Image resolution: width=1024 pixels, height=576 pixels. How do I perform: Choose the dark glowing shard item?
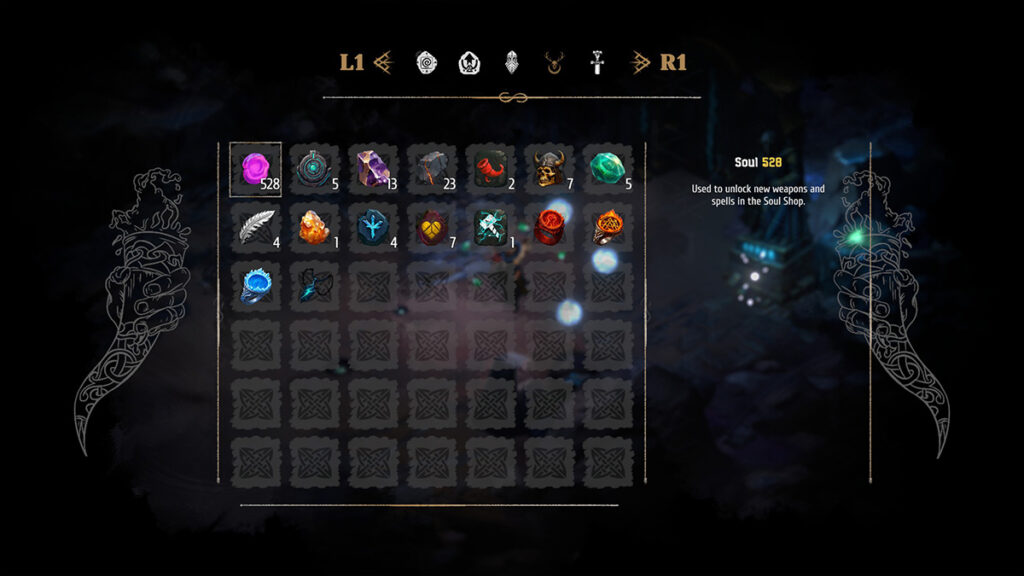314,286
